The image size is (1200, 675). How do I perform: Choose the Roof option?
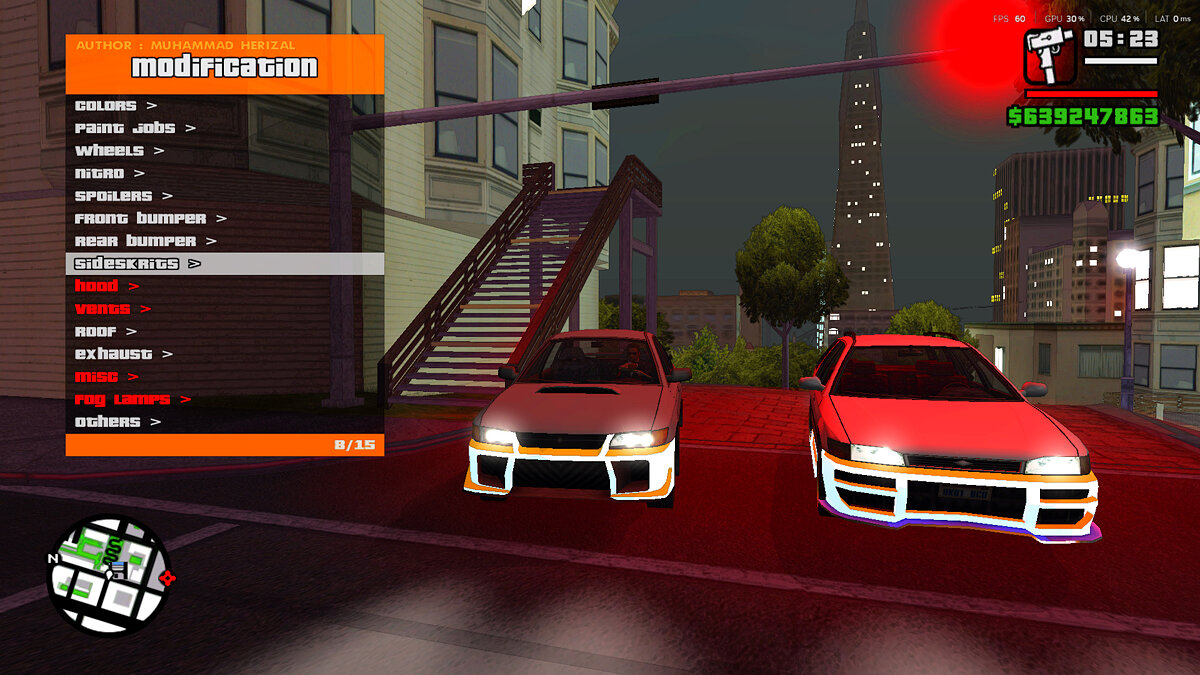pyautogui.click(x=105, y=331)
